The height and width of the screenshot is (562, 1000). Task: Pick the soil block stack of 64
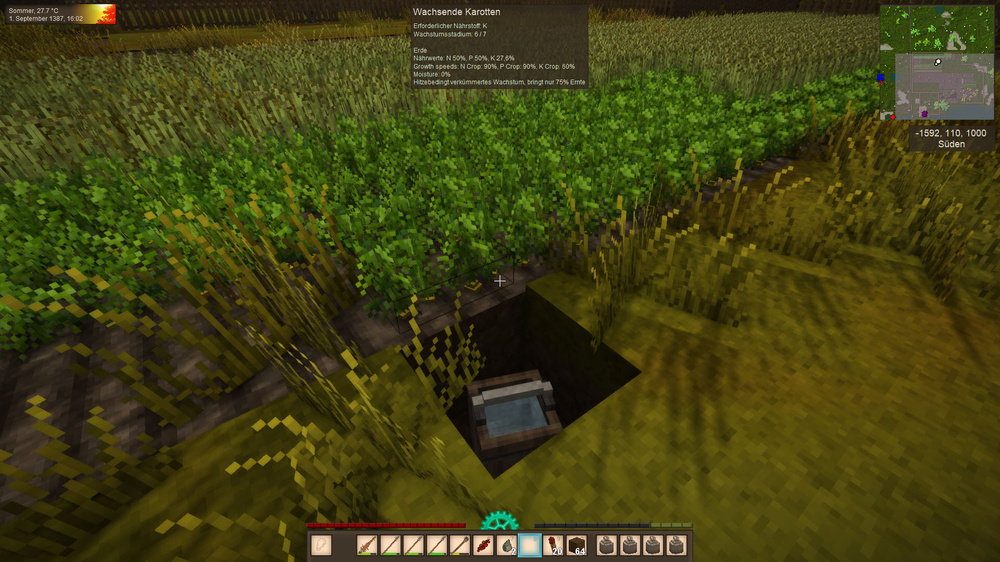point(576,546)
